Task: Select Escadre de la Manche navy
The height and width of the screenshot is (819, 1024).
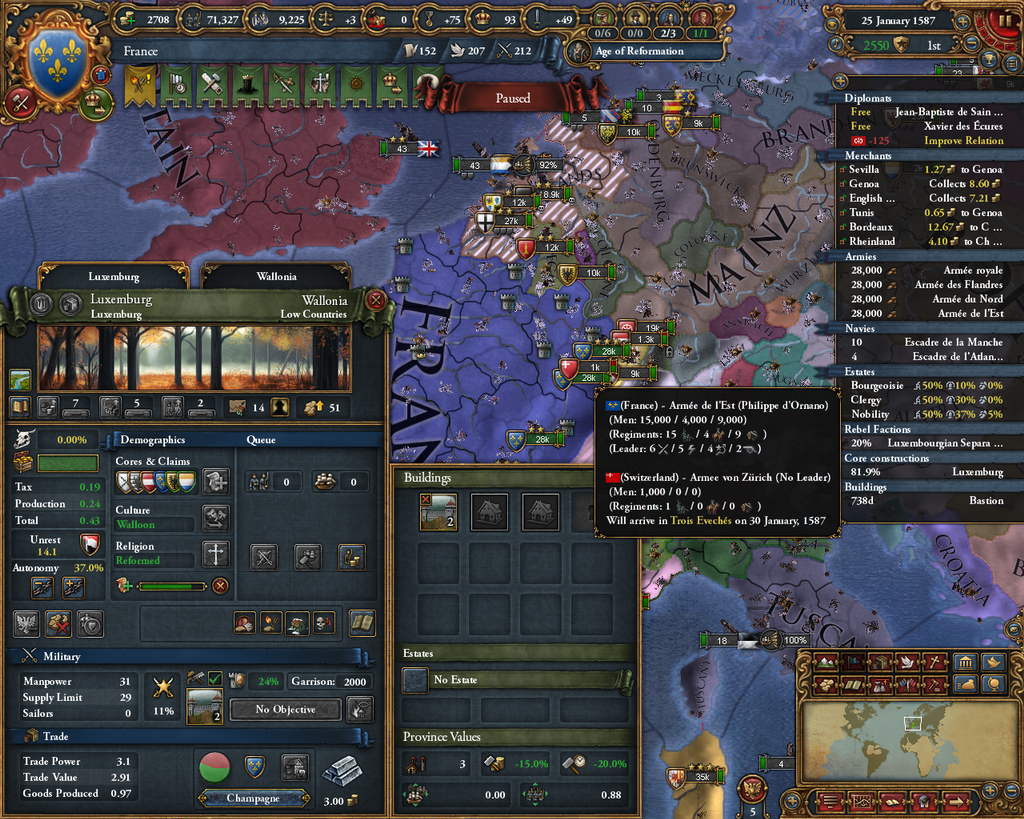Action: pyautogui.click(x=924, y=342)
